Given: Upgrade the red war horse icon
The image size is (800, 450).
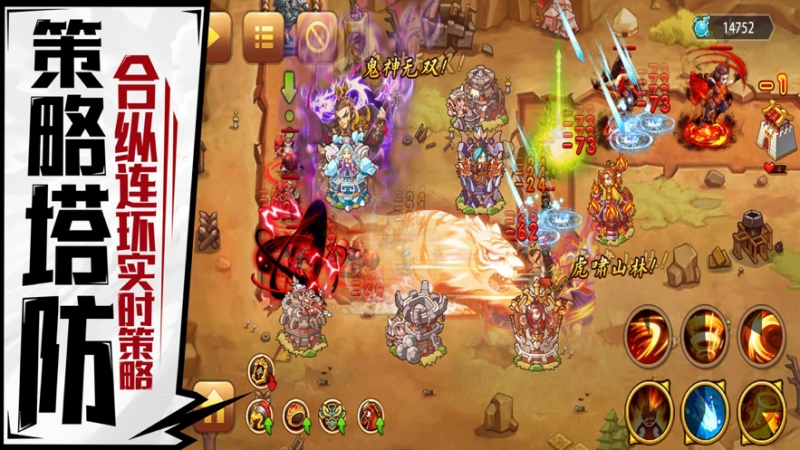Looking at the screenshot, I should (x=370, y=413).
